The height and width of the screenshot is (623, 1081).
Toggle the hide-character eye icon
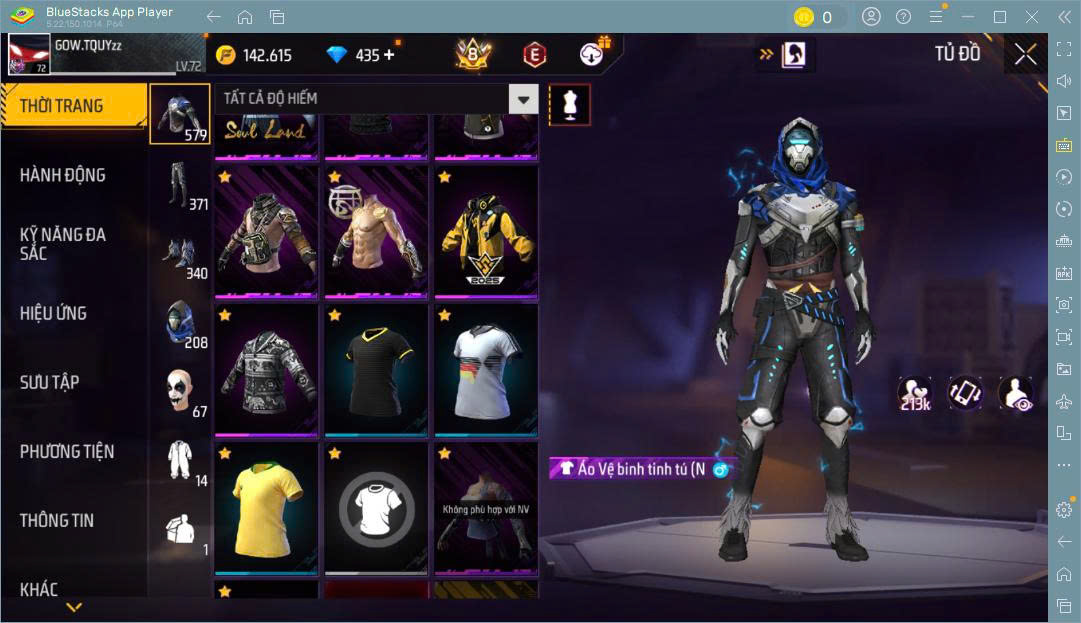pyautogui.click(x=1015, y=394)
